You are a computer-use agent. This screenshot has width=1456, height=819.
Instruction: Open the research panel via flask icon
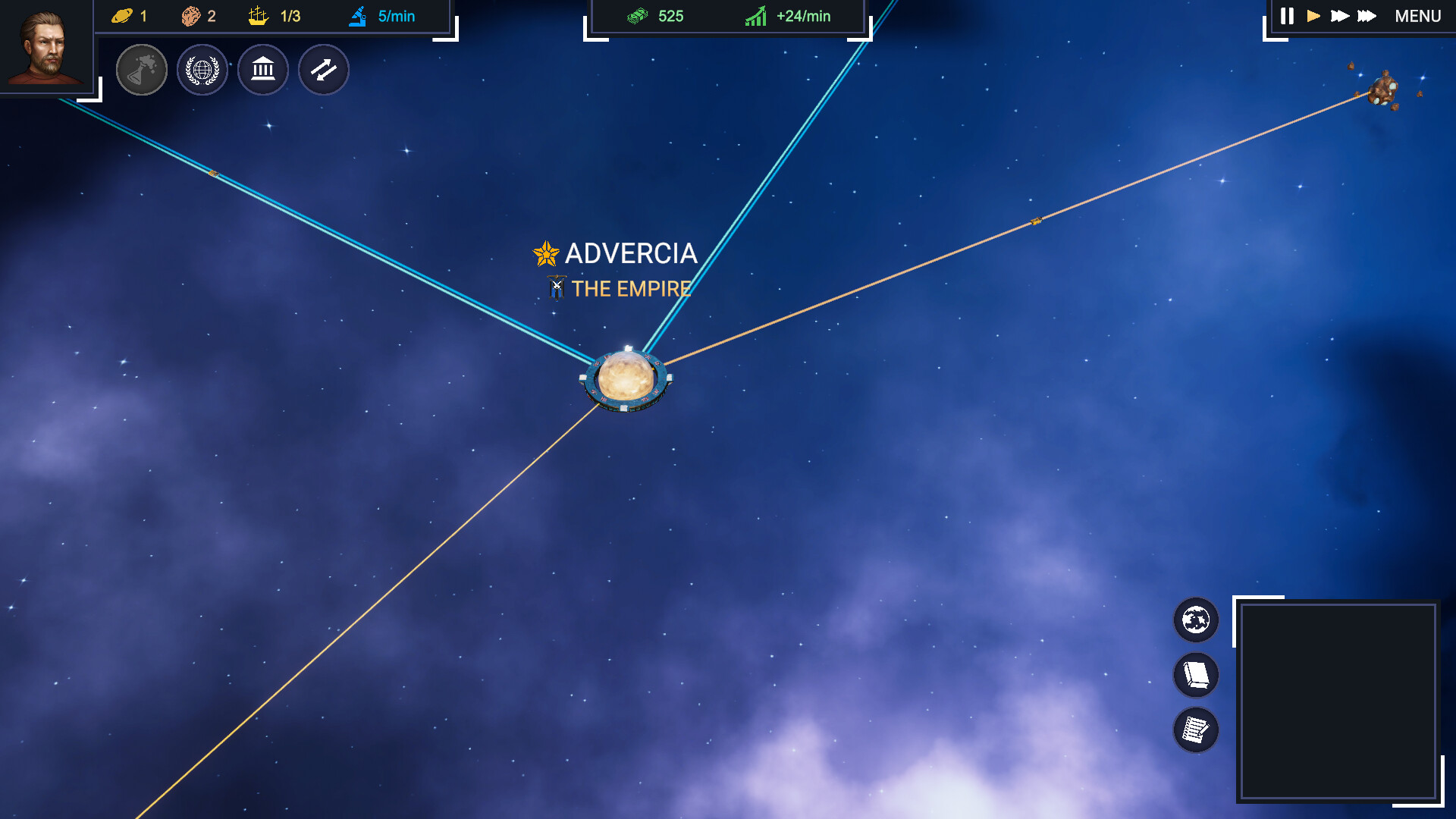pos(142,69)
